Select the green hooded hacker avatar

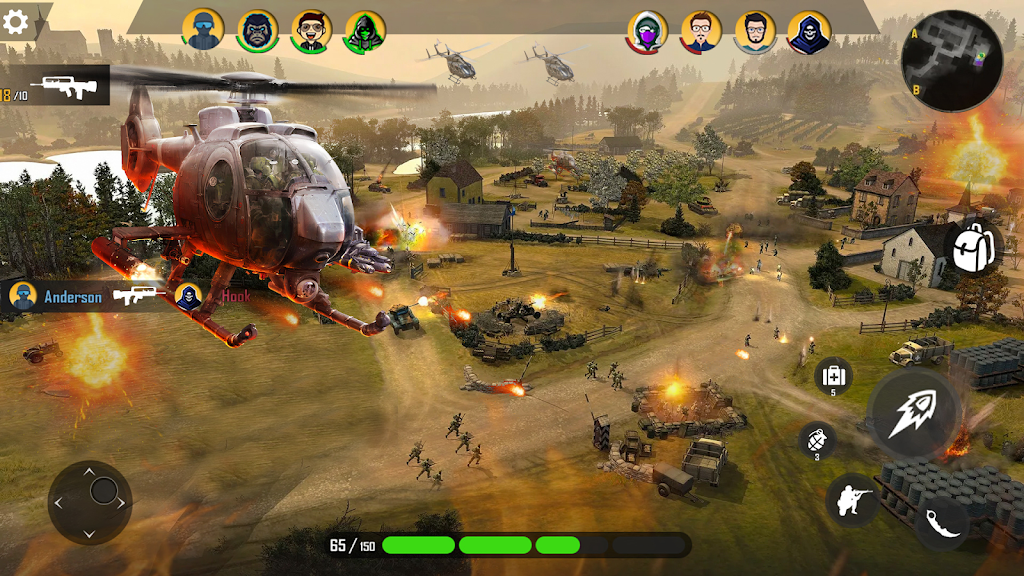tap(366, 32)
